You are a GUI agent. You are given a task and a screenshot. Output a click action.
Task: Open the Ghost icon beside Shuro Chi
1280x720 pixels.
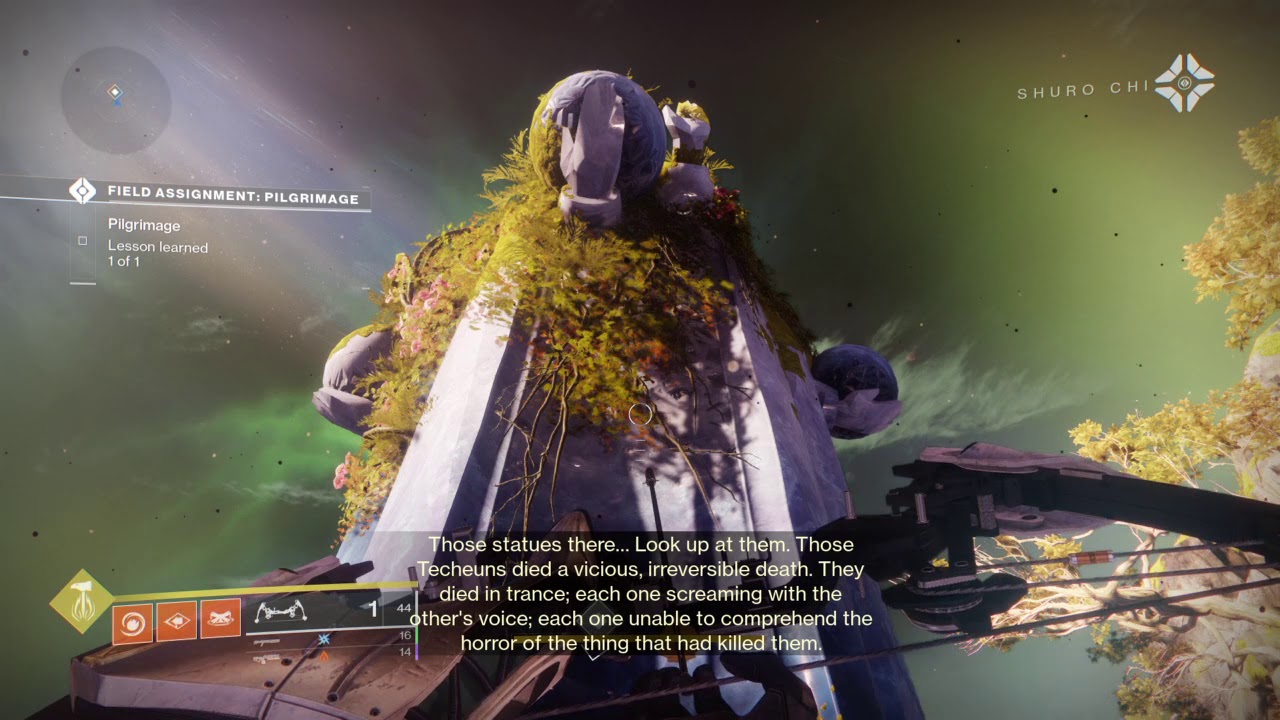(1184, 83)
